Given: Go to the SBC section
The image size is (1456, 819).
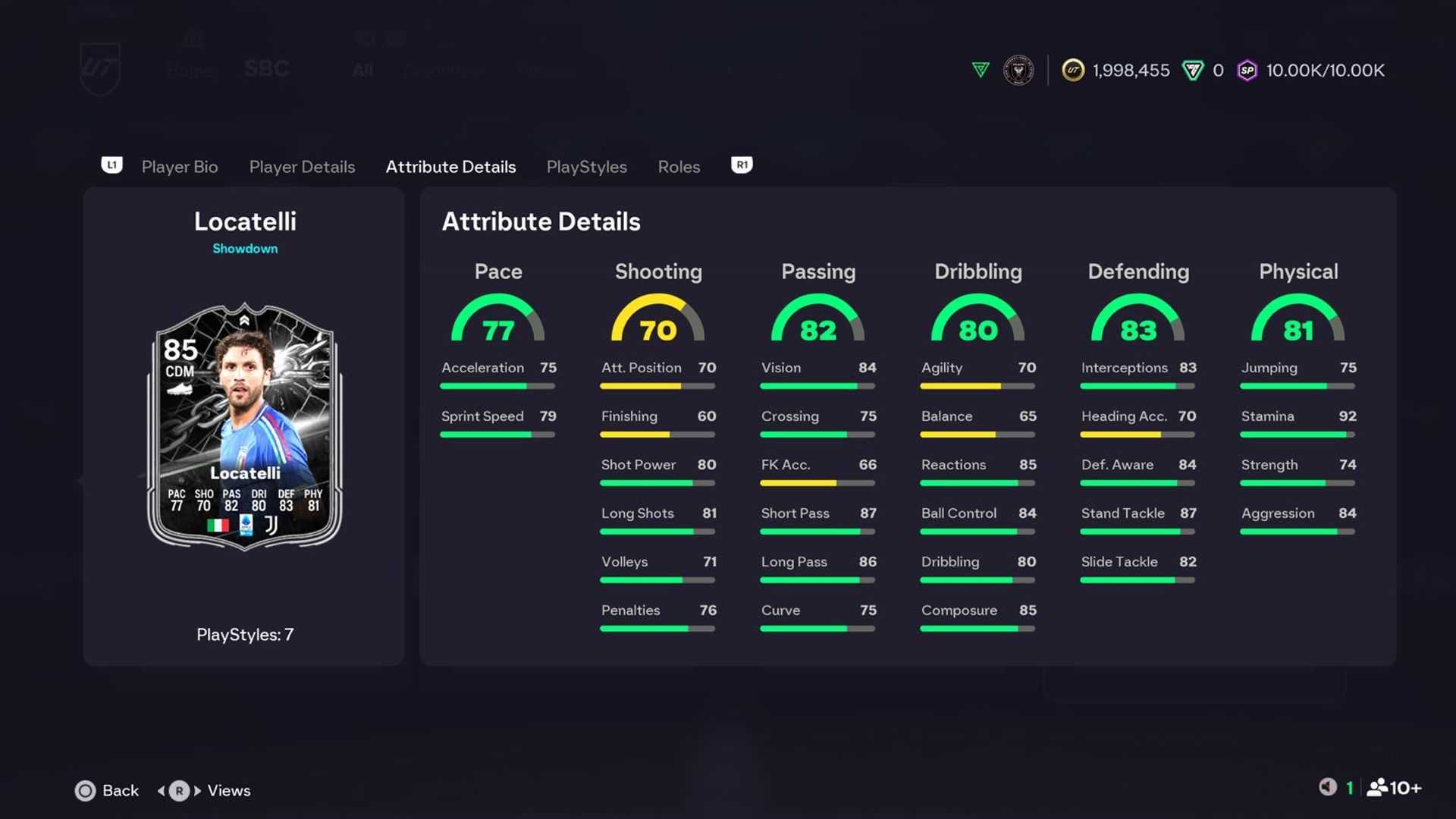Looking at the screenshot, I should [266, 69].
